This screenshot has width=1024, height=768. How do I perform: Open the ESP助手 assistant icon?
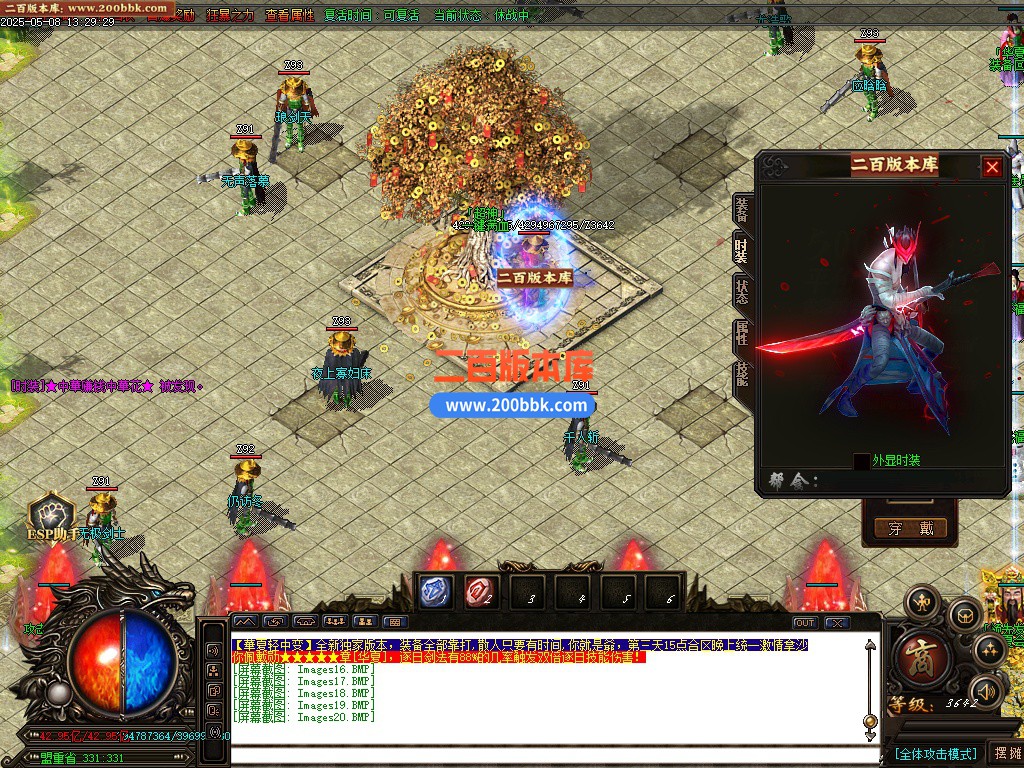click(x=50, y=516)
